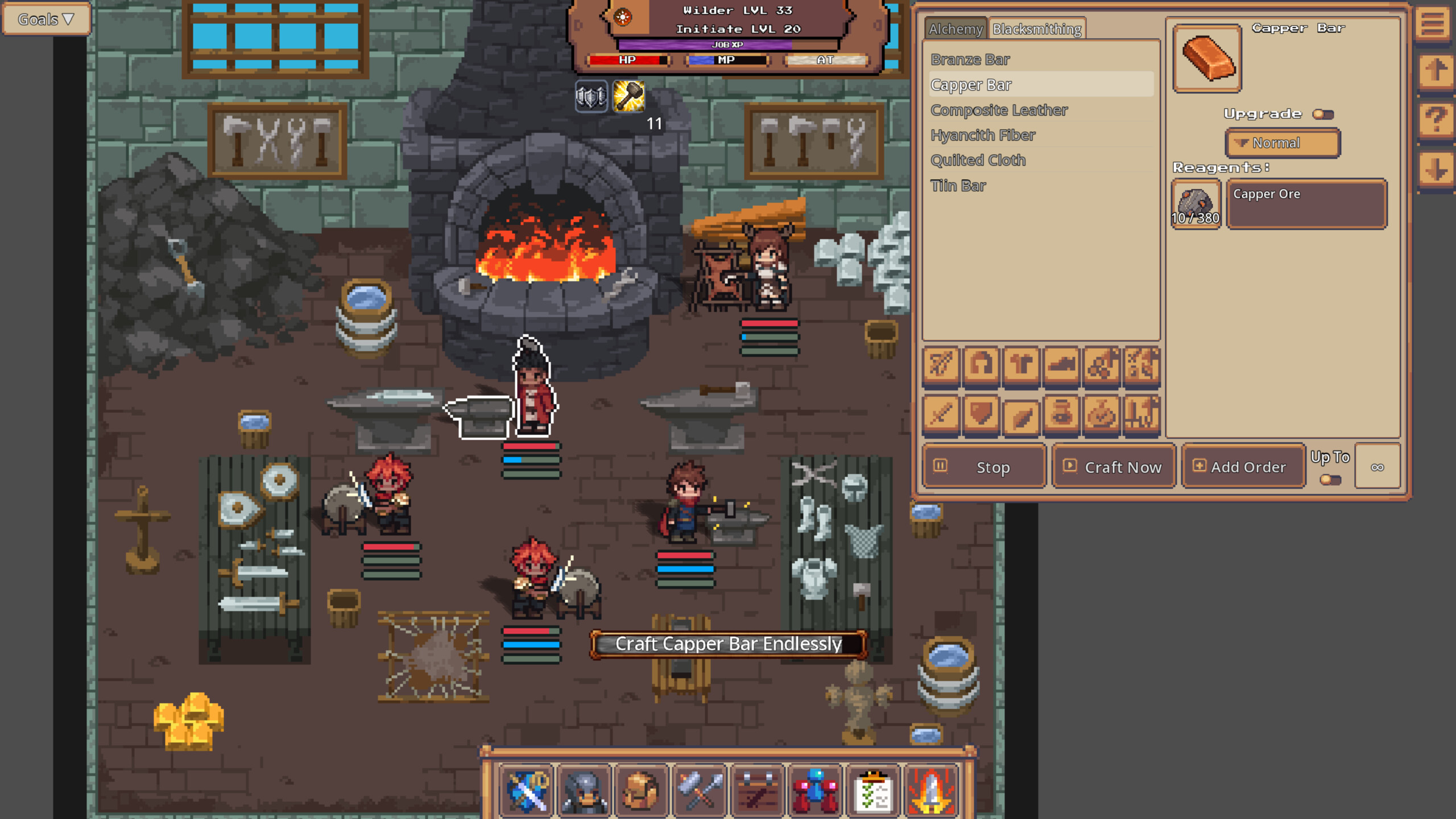
Task: Select the helmet crafting category icon
Action: click(x=981, y=367)
